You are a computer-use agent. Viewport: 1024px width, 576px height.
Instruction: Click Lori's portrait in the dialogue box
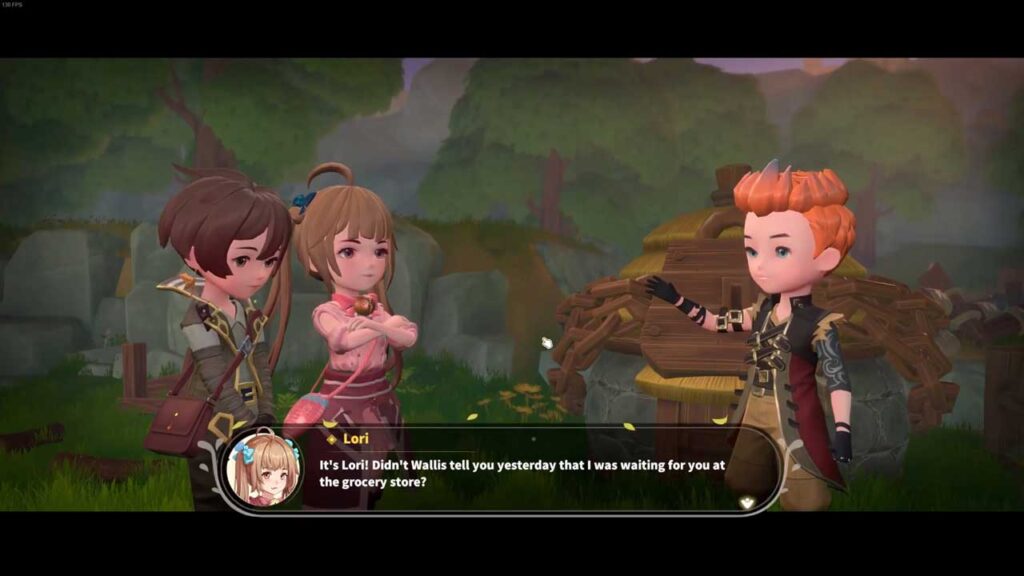[x=264, y=469]
